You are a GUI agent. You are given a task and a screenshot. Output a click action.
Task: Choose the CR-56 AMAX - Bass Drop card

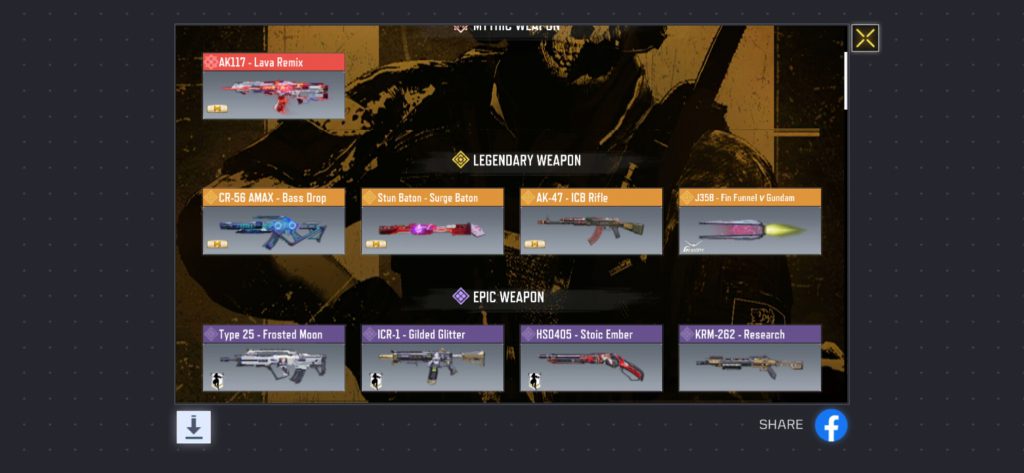click(273, 222)
